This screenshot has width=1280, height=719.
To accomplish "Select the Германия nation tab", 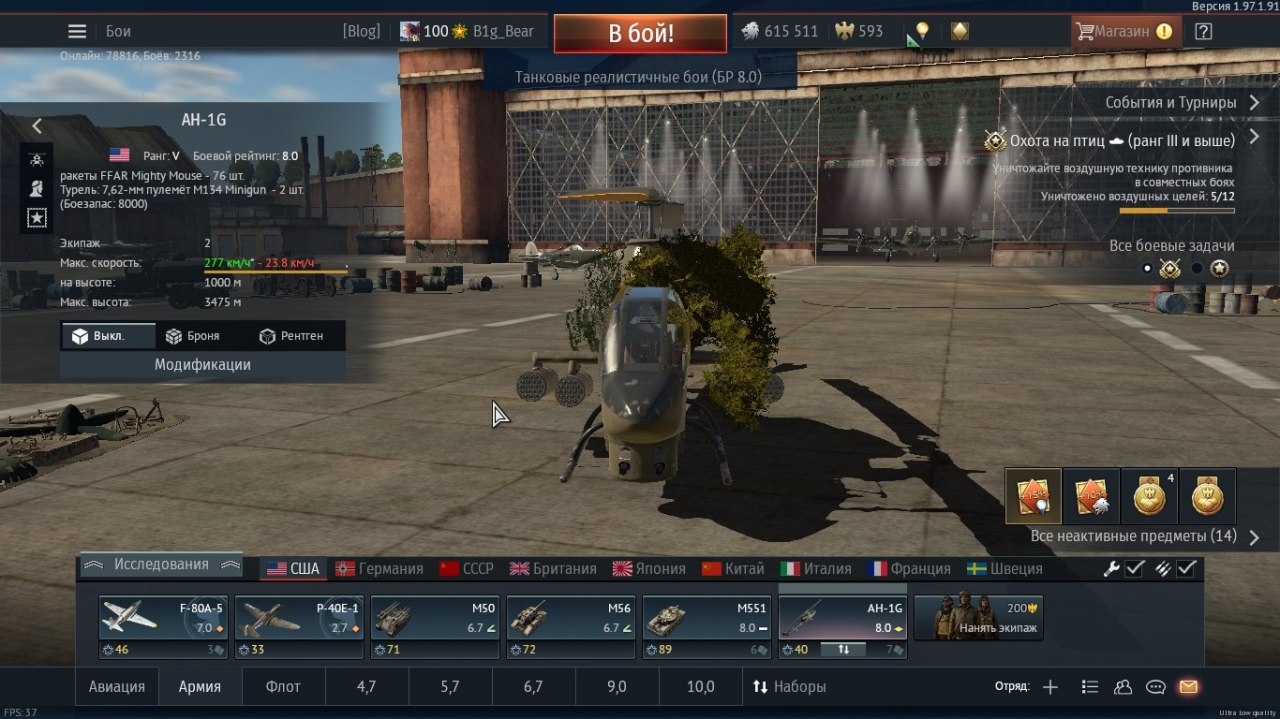I will coord(380,568).
